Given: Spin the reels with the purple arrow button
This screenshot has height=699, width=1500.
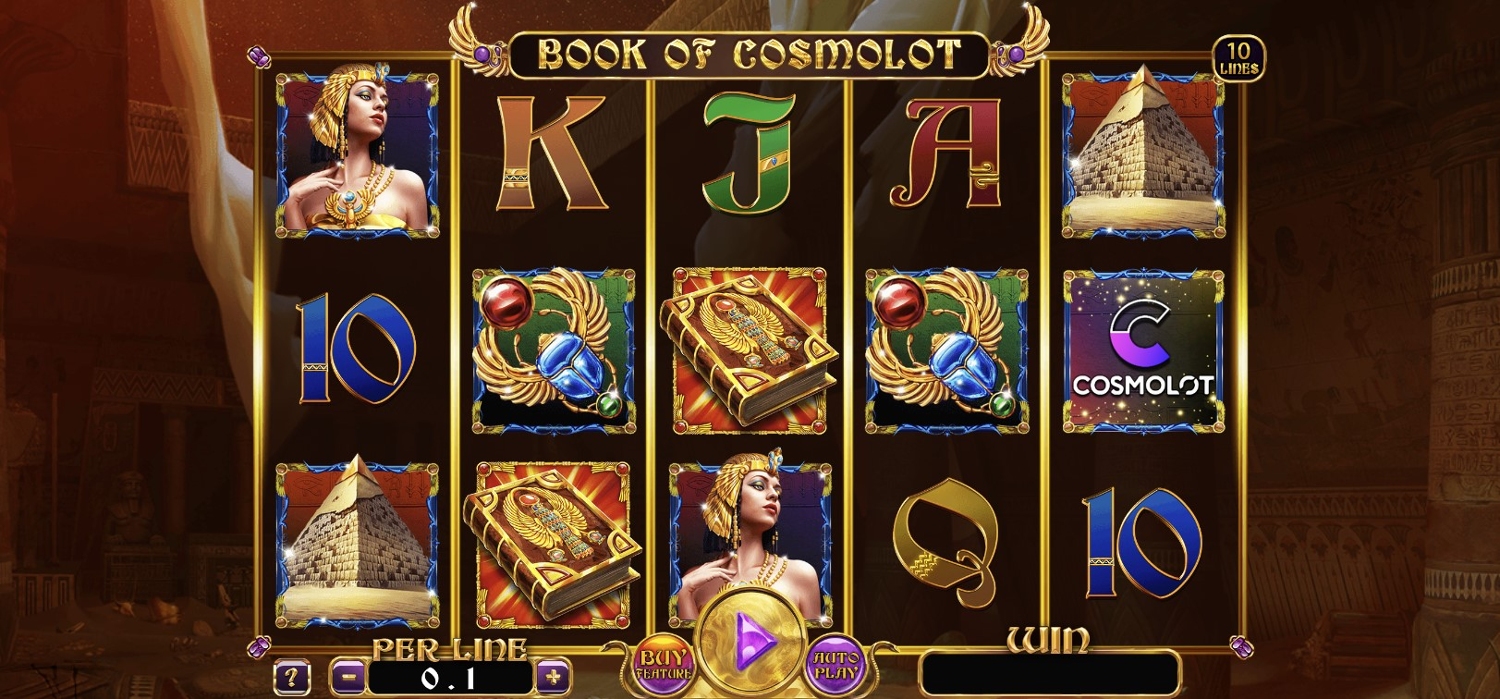Looking at the screenshot, I should [x=750, y=642].
